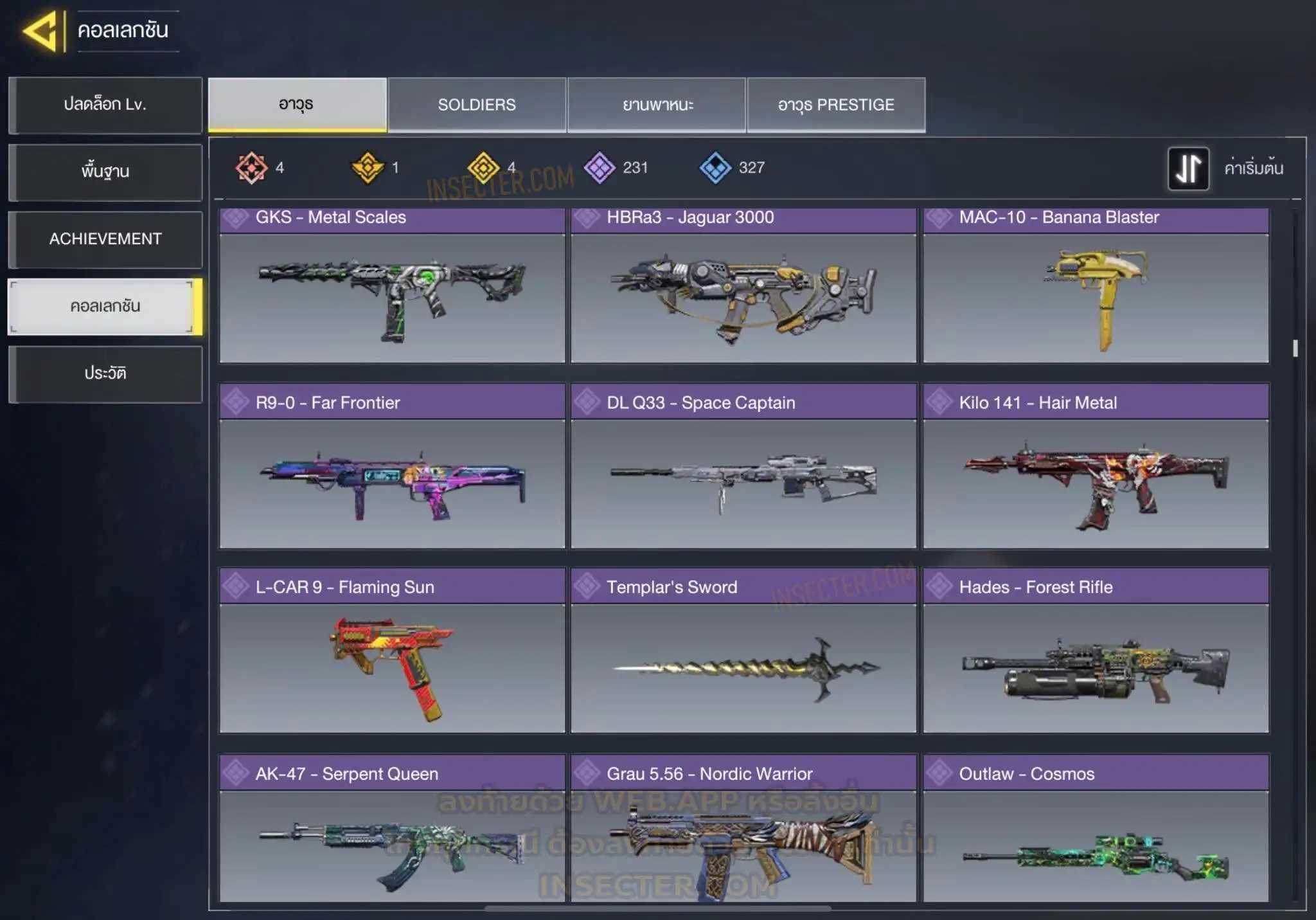The height and width of the screenshot is (920, 1316).
Task: Filter by the red rarity icon
Action: coord(251,168)
